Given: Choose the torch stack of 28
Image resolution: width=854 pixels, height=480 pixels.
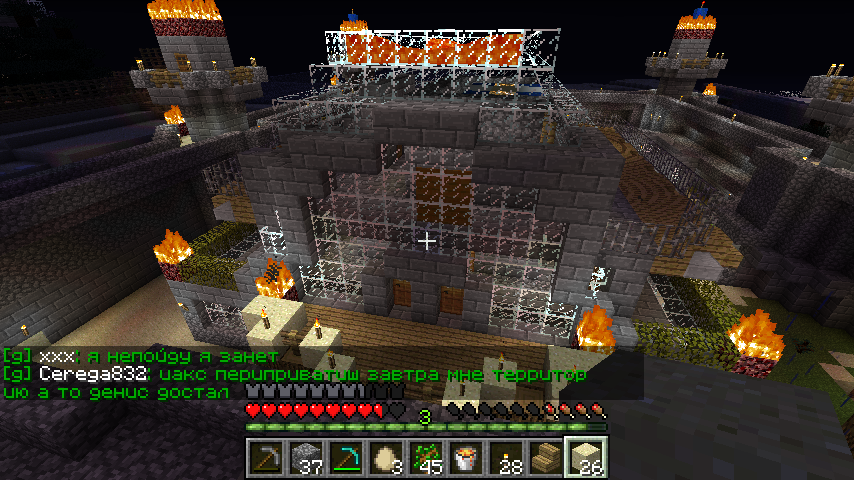Looking at the screenshot, I should [506, 458].
